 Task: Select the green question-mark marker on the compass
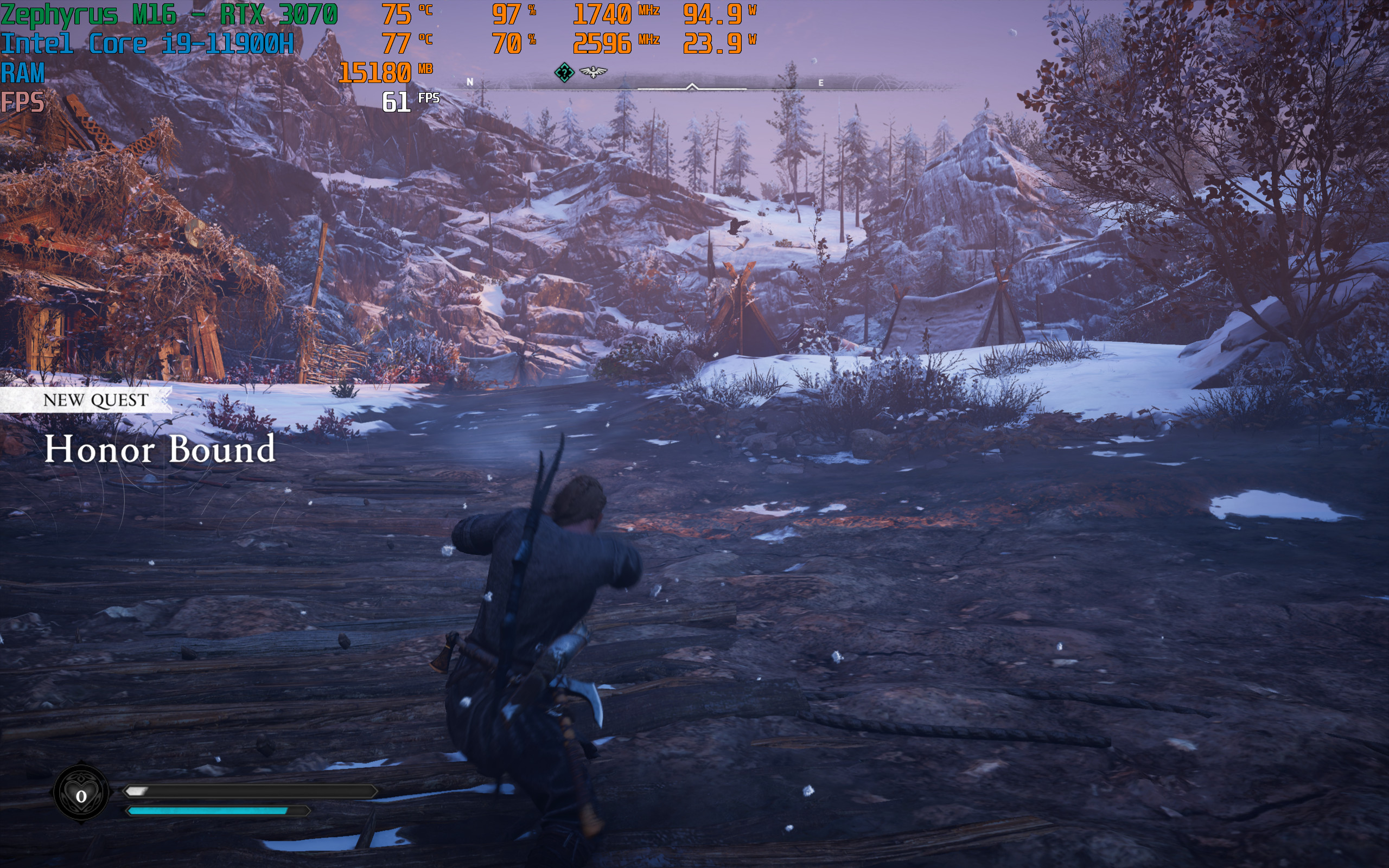pos(564,72)
